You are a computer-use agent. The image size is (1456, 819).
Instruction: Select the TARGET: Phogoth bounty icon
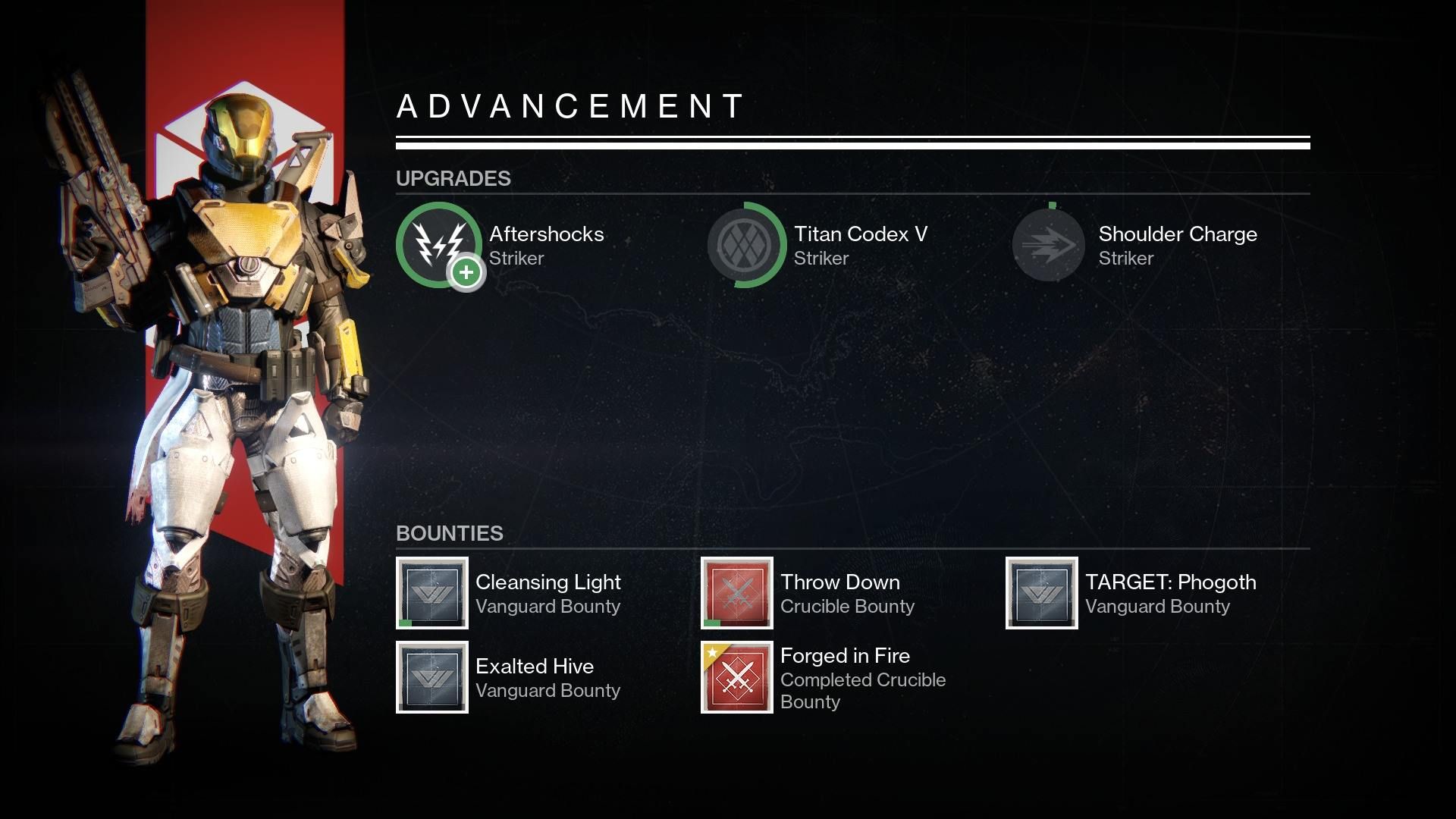[1040, 594]
